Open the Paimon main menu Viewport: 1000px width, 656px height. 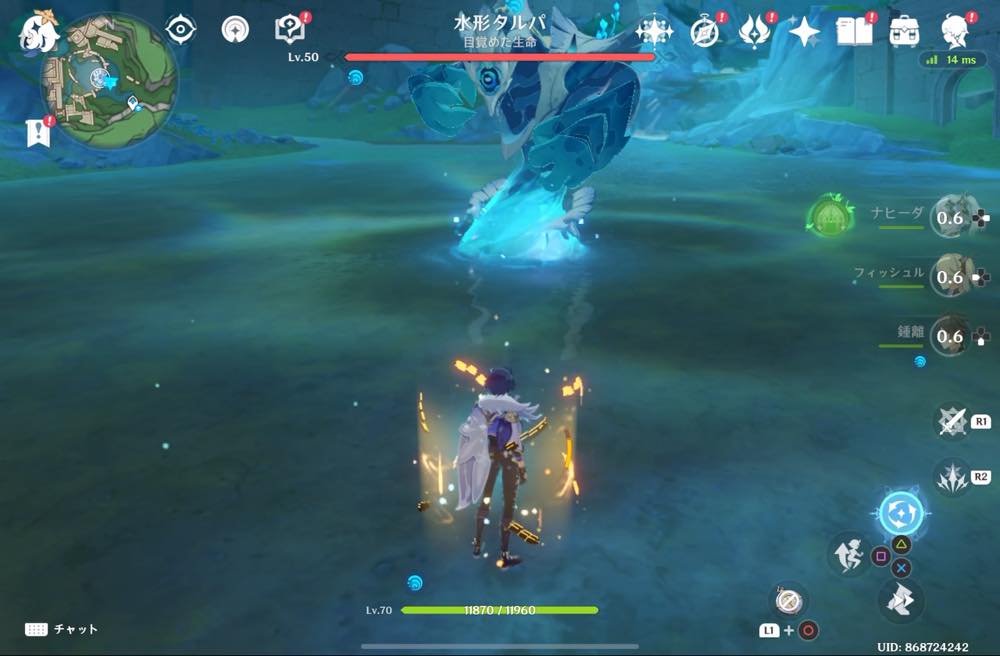click(x=38, y=32)
